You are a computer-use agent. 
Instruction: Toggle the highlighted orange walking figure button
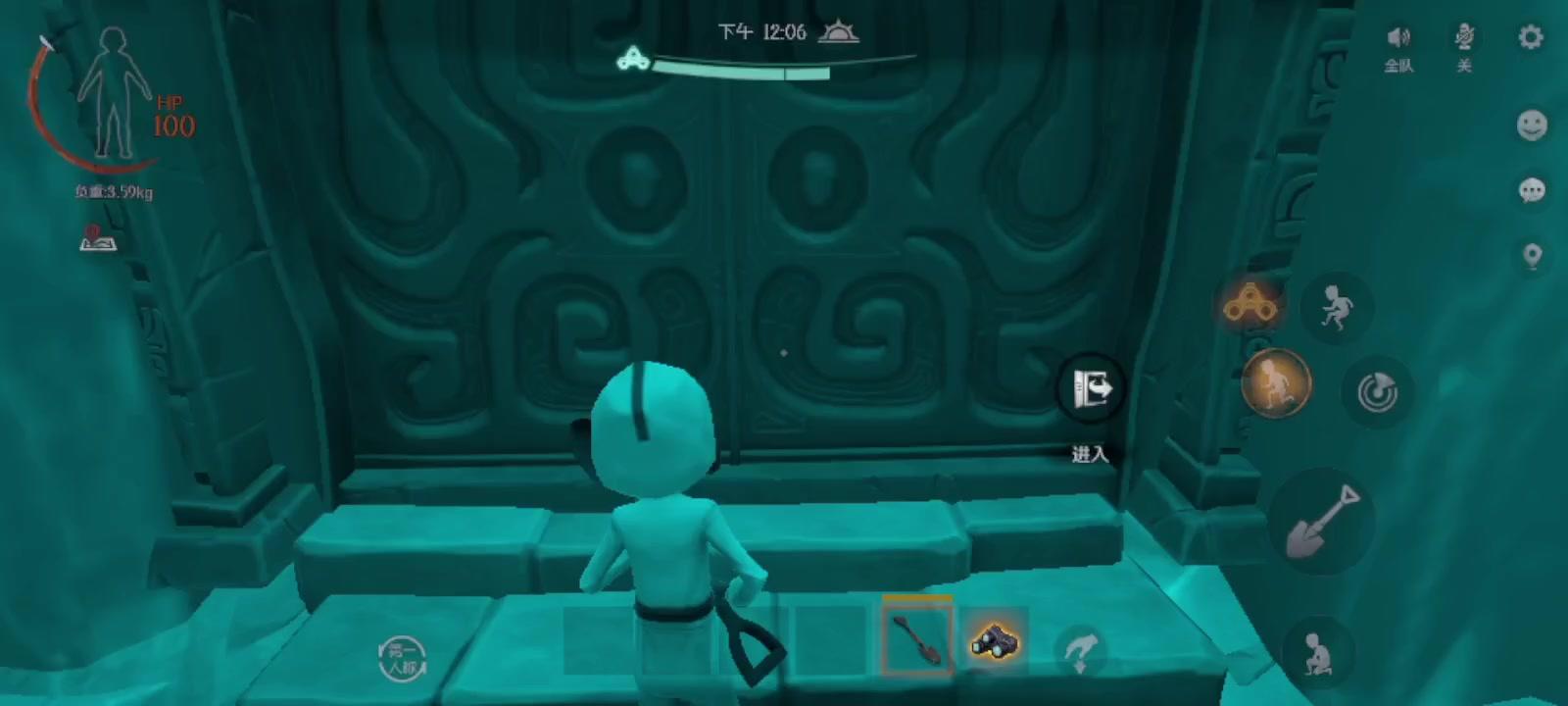pos(1276,382)
